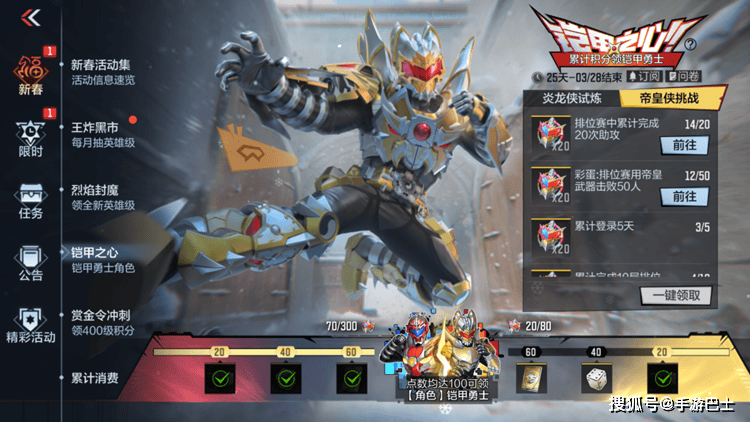Open the 累计消费 event entry
The image size is (750, 422).
[x=96, y=378]
